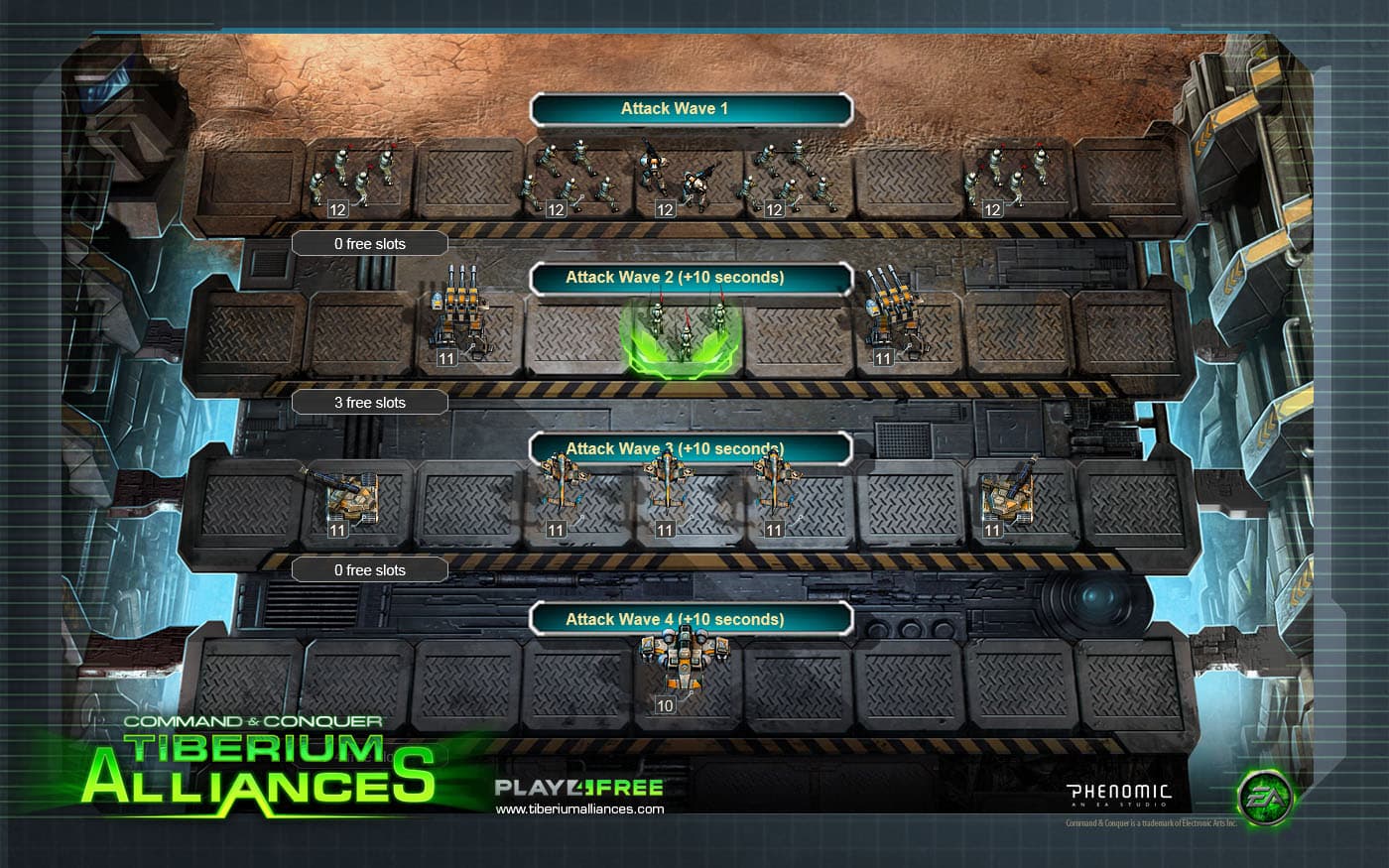Click the 3 free slots indicator
The height and width of the screenshot is (868, 1389).
pyautogui.click(x=369, y=402)
